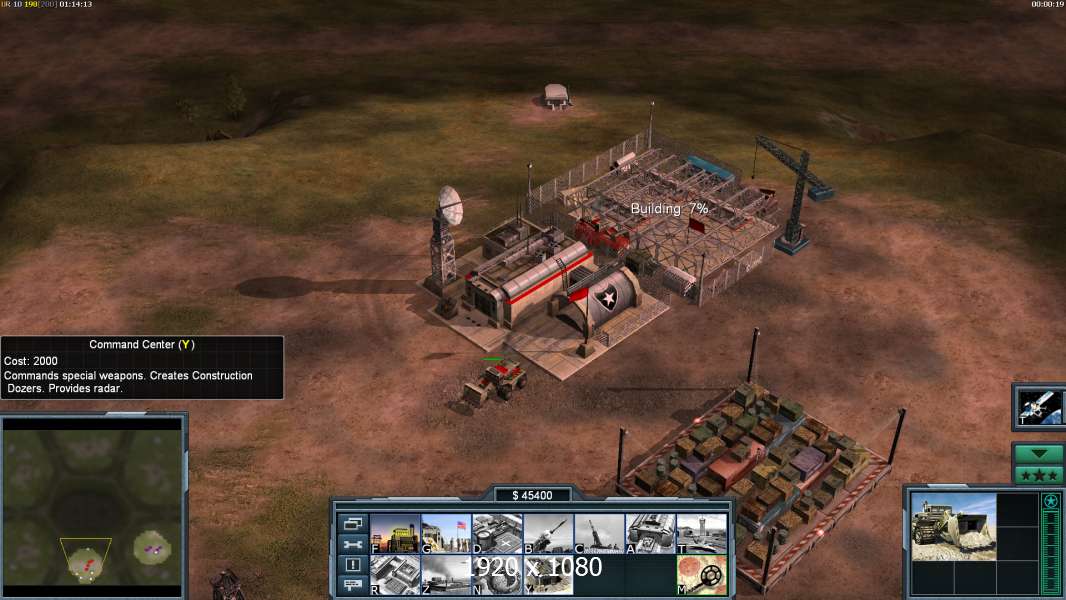
Task: Select the Airfield control tower icon
Action: (x=701, y=534)
